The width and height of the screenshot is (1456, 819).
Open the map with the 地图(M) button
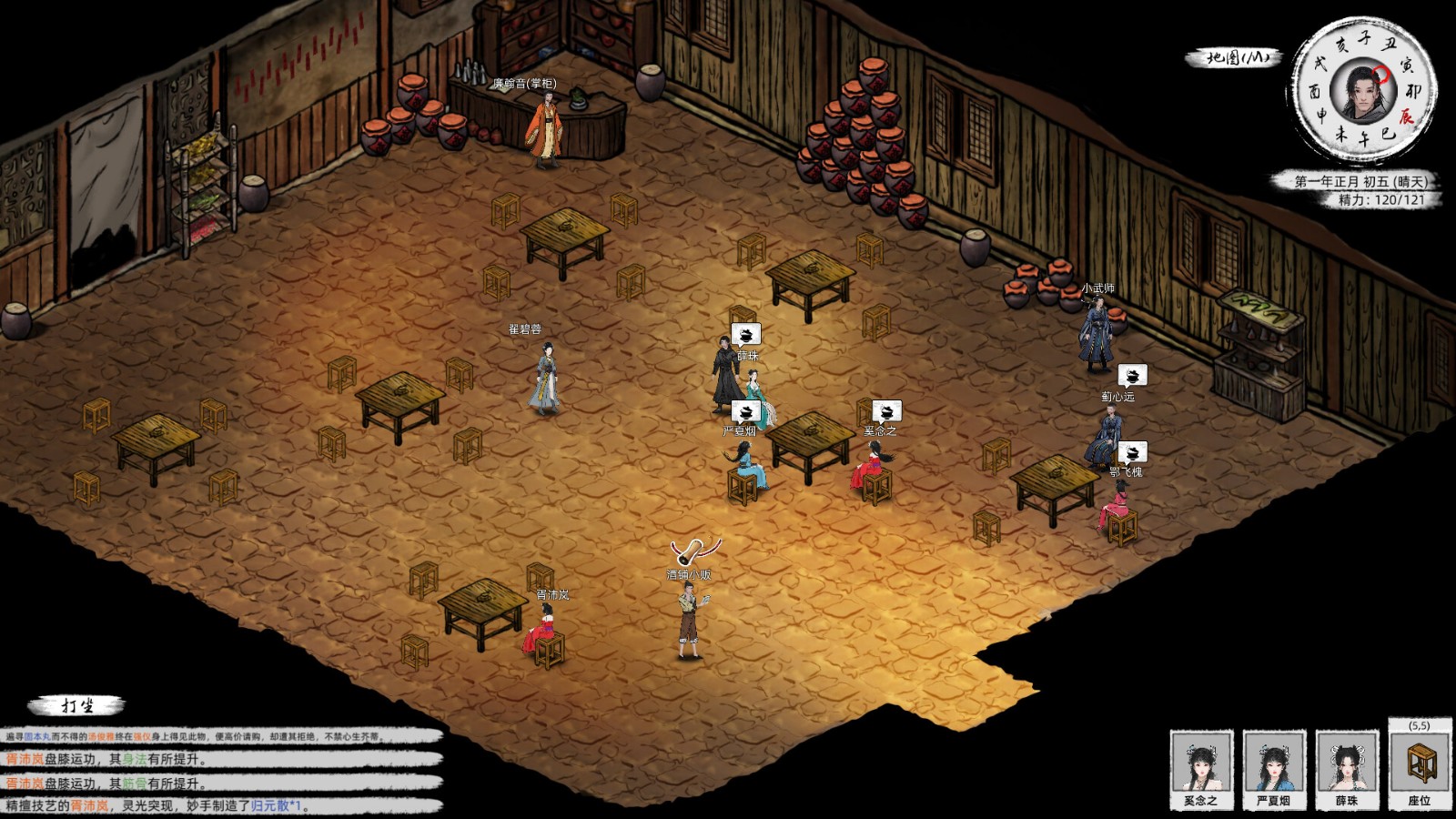pos(1235,57)
